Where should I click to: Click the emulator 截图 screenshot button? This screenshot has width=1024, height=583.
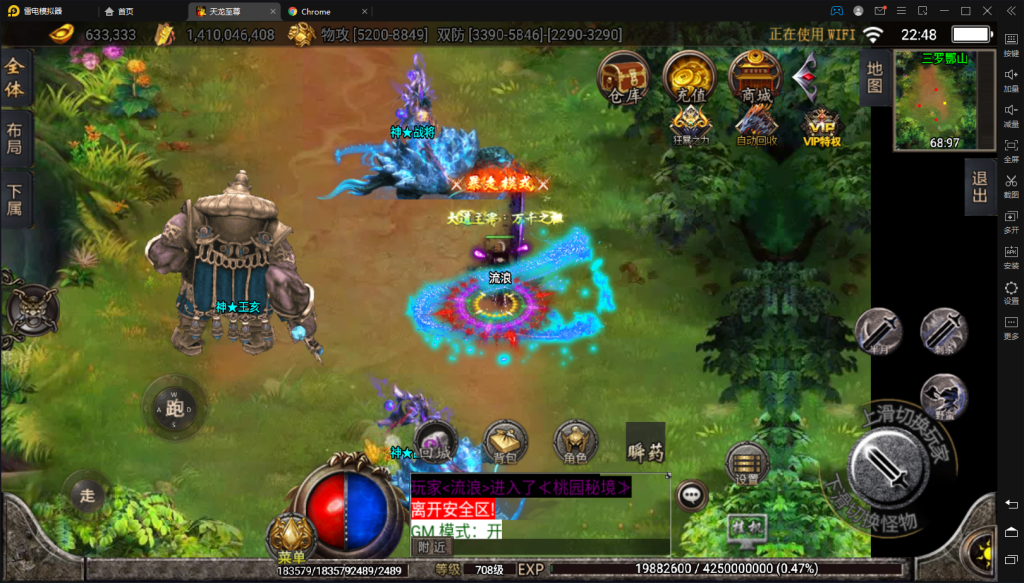pyautogui.click(x=1011, y=186)
